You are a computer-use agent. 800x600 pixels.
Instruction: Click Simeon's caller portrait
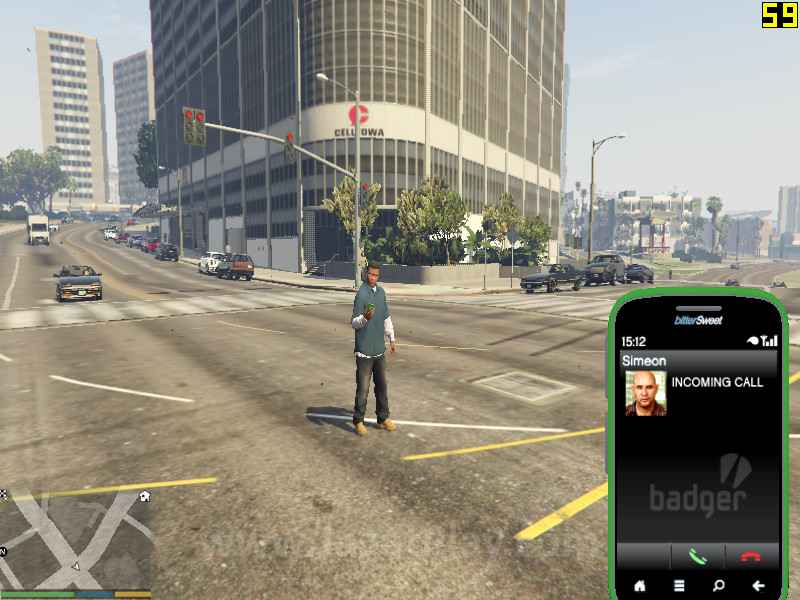[645, 393]
